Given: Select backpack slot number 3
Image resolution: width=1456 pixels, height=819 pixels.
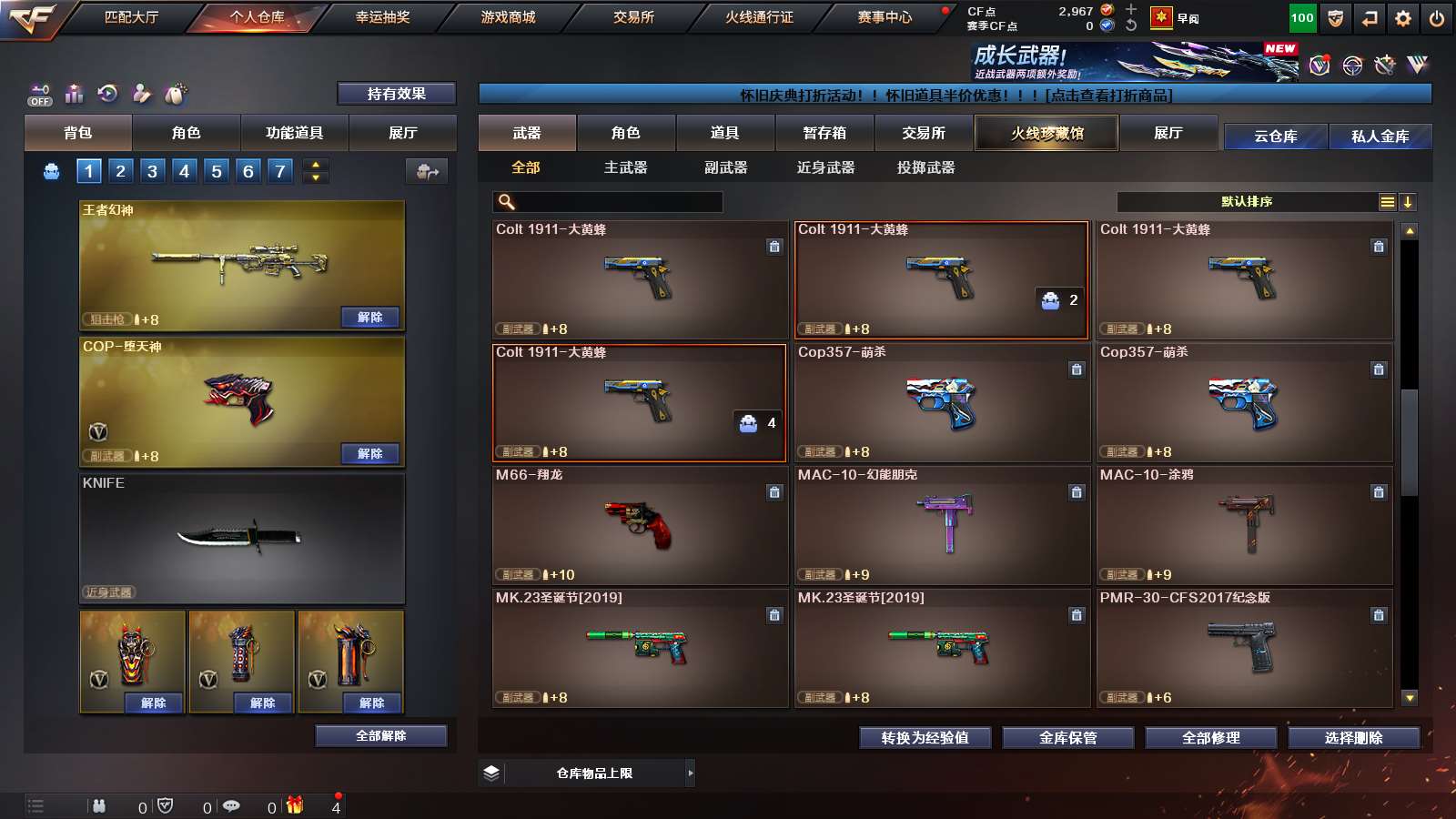Looking at the screenshot, I should pos(152,171).
